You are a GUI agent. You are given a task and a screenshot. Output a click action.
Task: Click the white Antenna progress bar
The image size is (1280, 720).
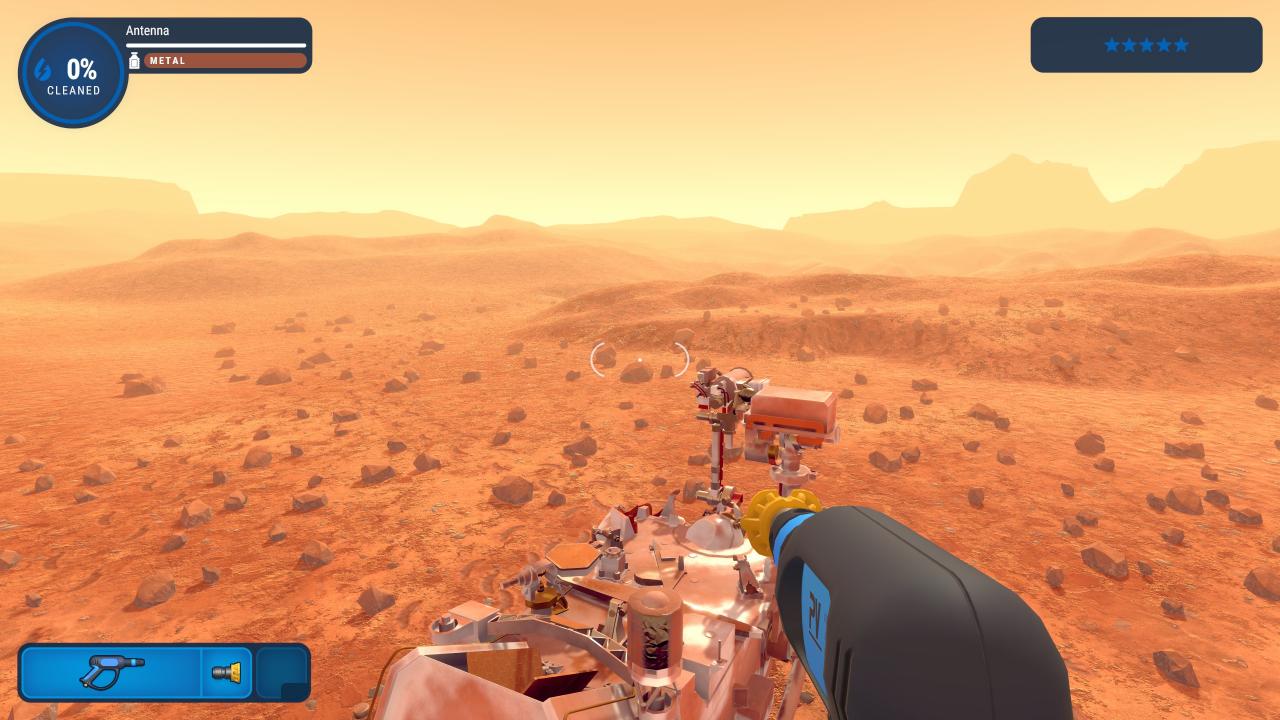pos(216,44)
